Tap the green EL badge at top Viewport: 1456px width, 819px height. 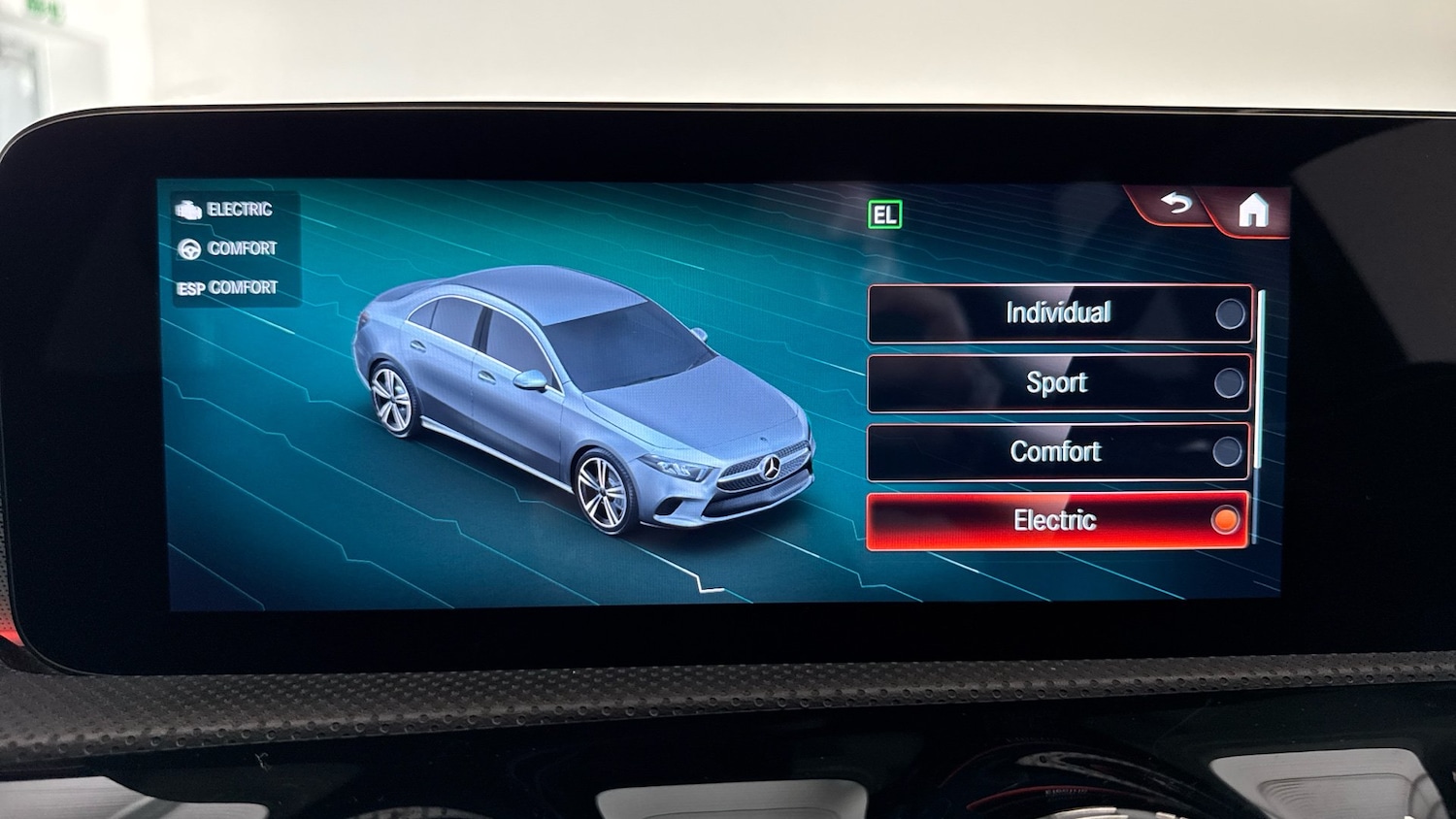(x=884, y=213)
